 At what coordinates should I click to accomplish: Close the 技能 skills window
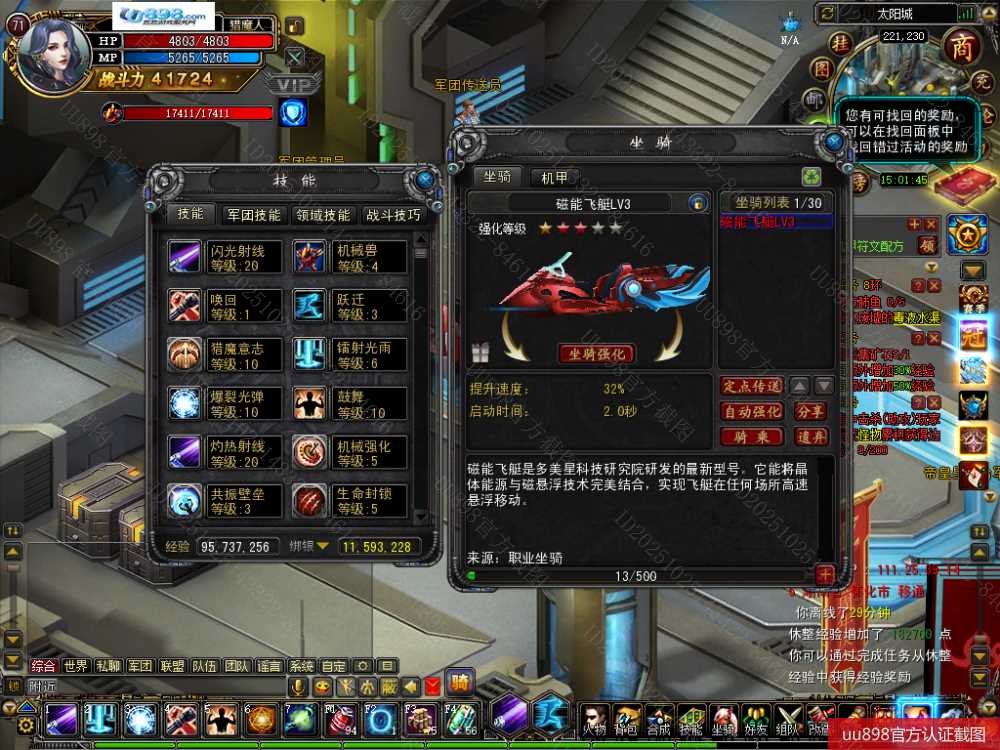[x=425, y=180]
